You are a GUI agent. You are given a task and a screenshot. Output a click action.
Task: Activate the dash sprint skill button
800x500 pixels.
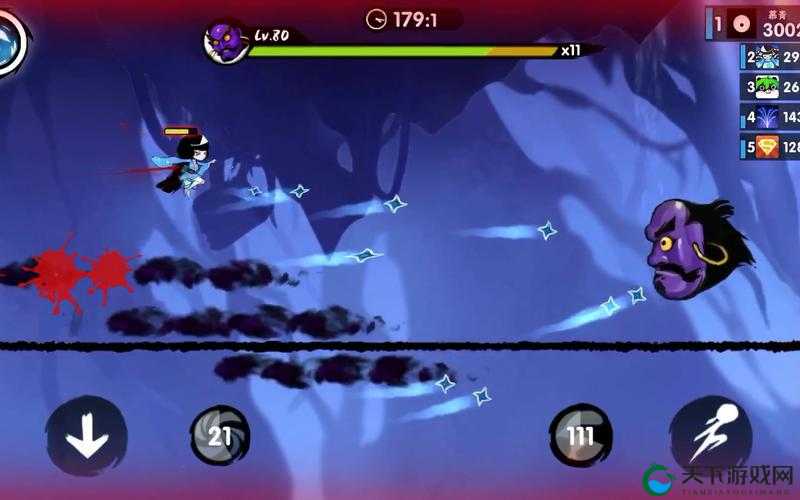(710, 436)
